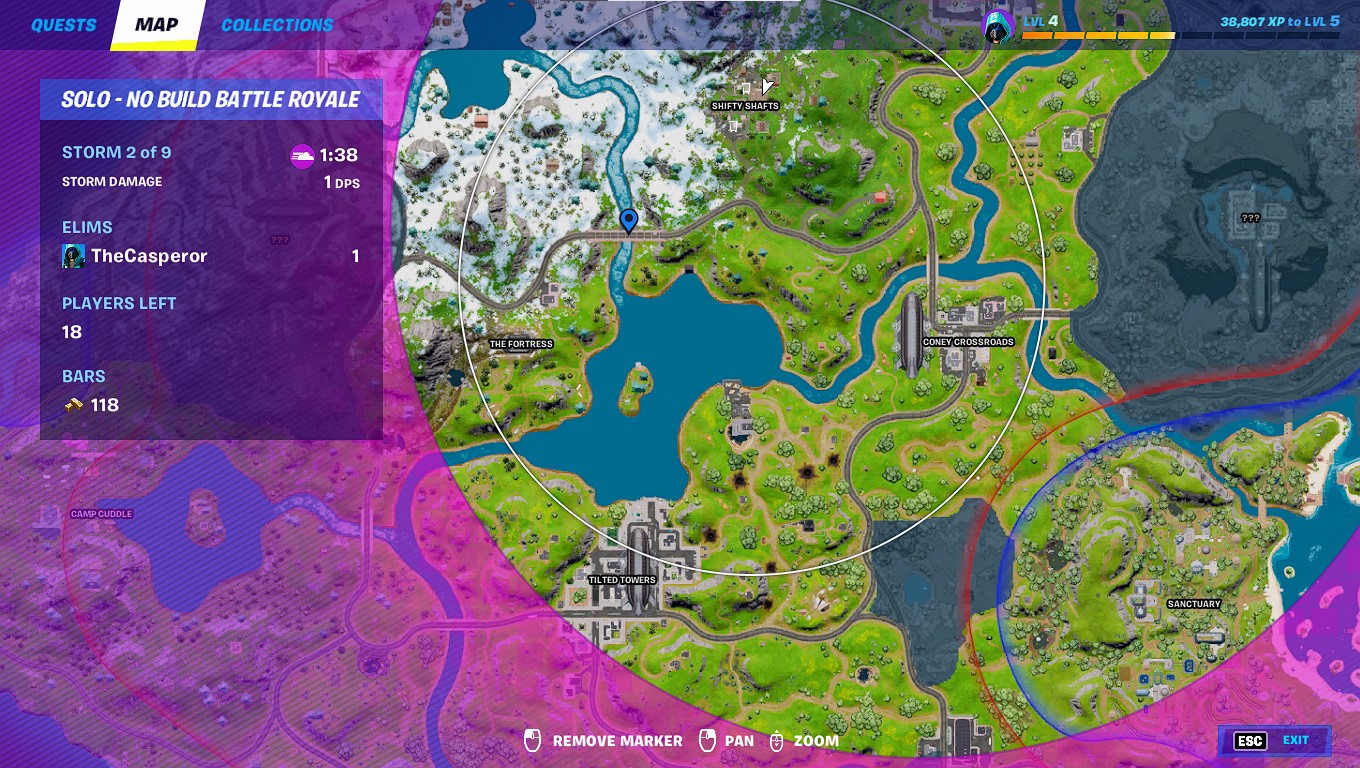The image size is (1360, 768).
Task: Click the Sanctuary location label
Action: click(x=1196, y=603)
